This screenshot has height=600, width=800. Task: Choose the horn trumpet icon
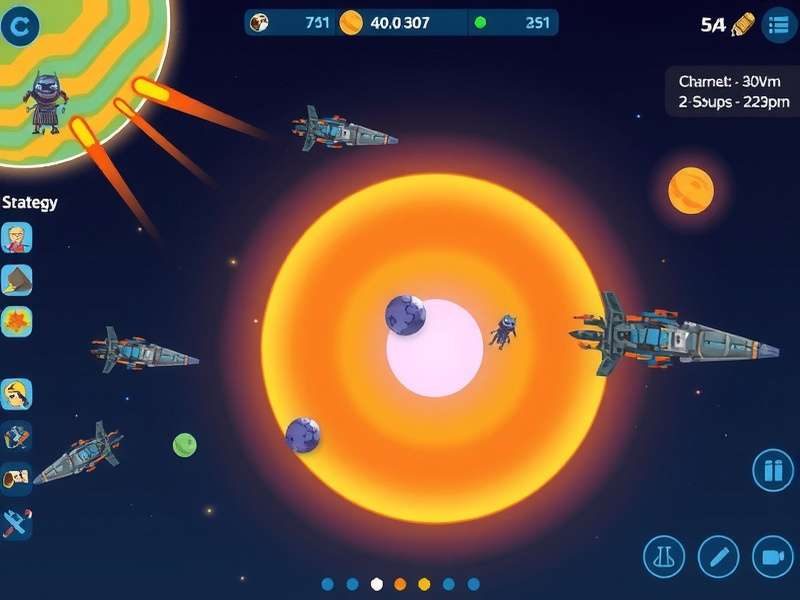pos(17,479)
